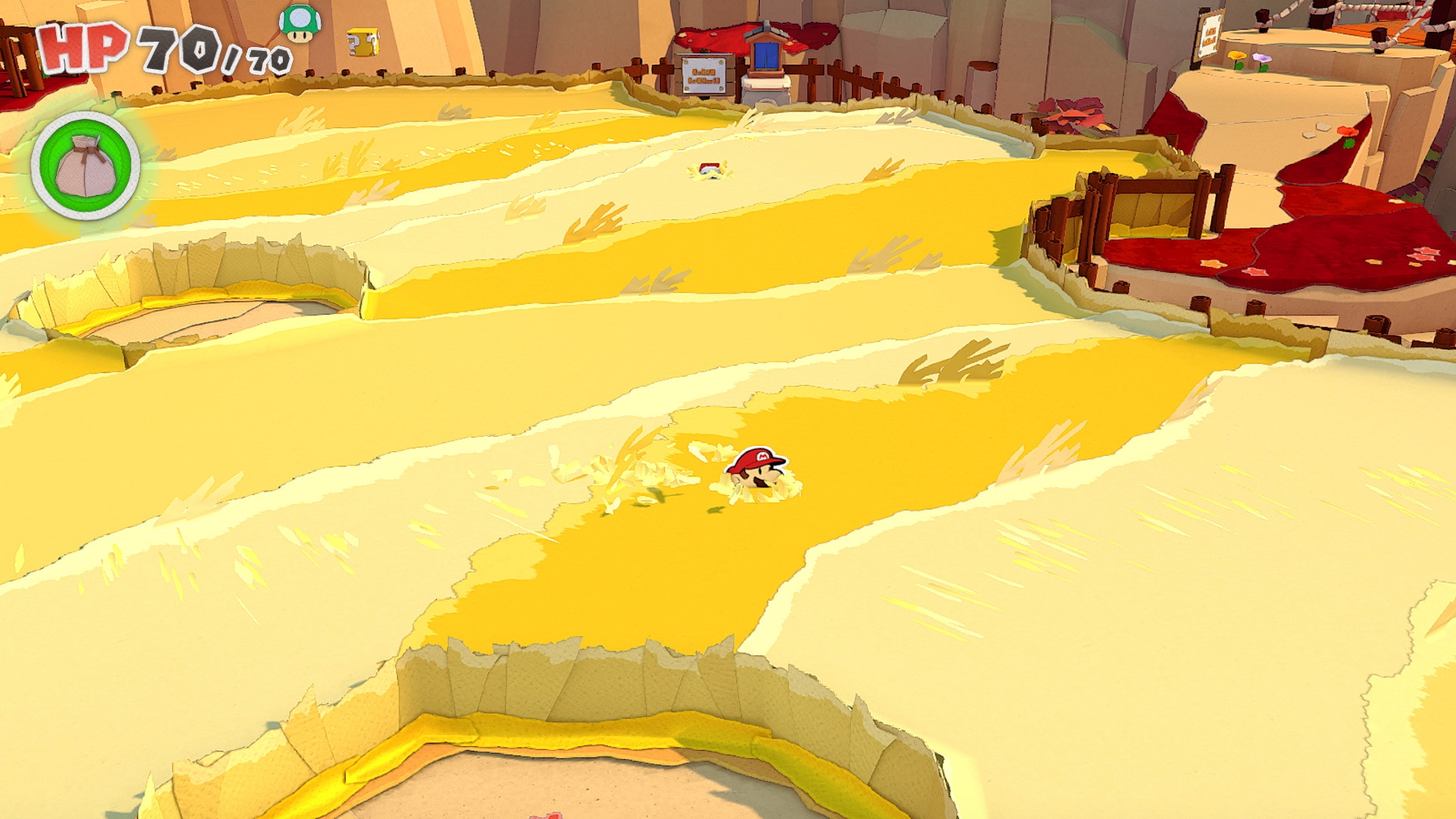Select the hidden cap poking out of the upper wheat
This screenshot has width=1456, height=819.
(708, 168)
